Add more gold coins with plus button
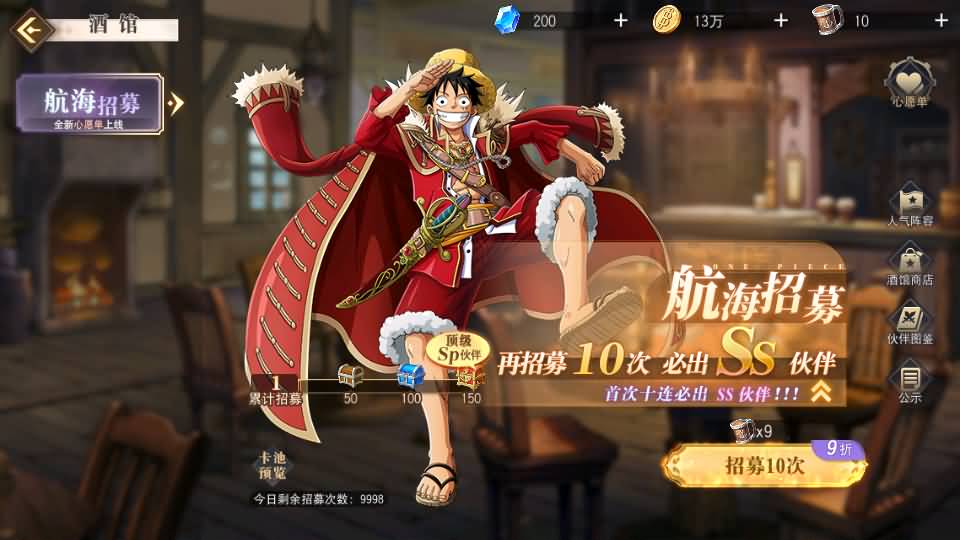This screenshot has width=960, height=540. coord(780,20)
